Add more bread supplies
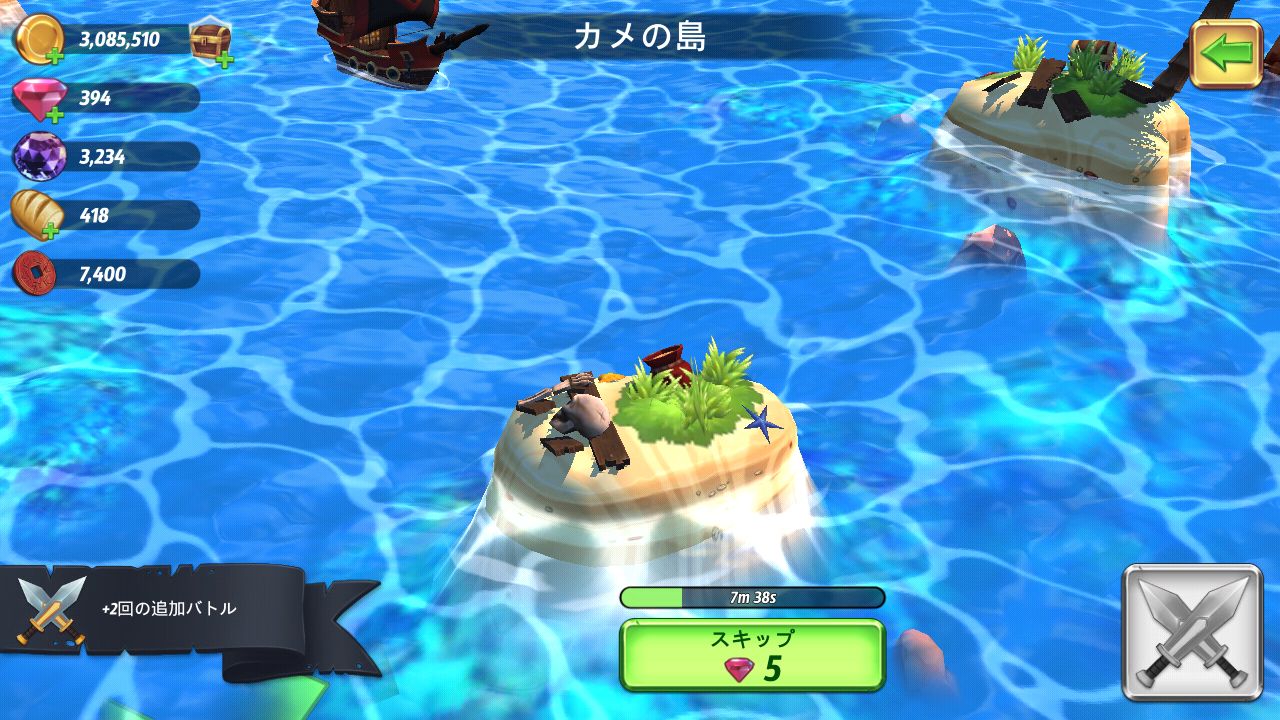1280x720 pixels. pyautogui.click(x=40, y=216)
